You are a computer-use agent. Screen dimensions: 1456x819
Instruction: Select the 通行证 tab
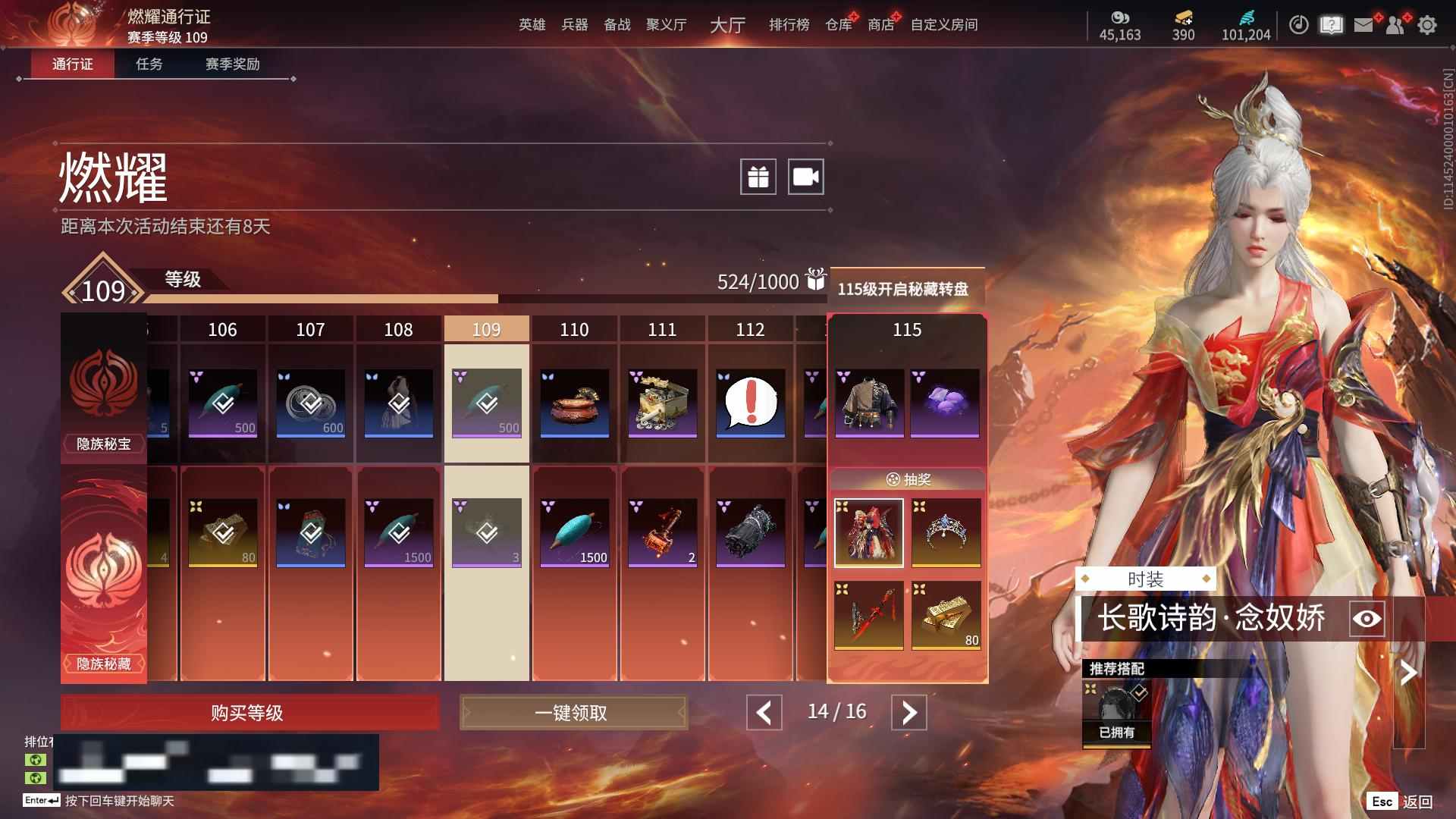[x=73, y=64]
